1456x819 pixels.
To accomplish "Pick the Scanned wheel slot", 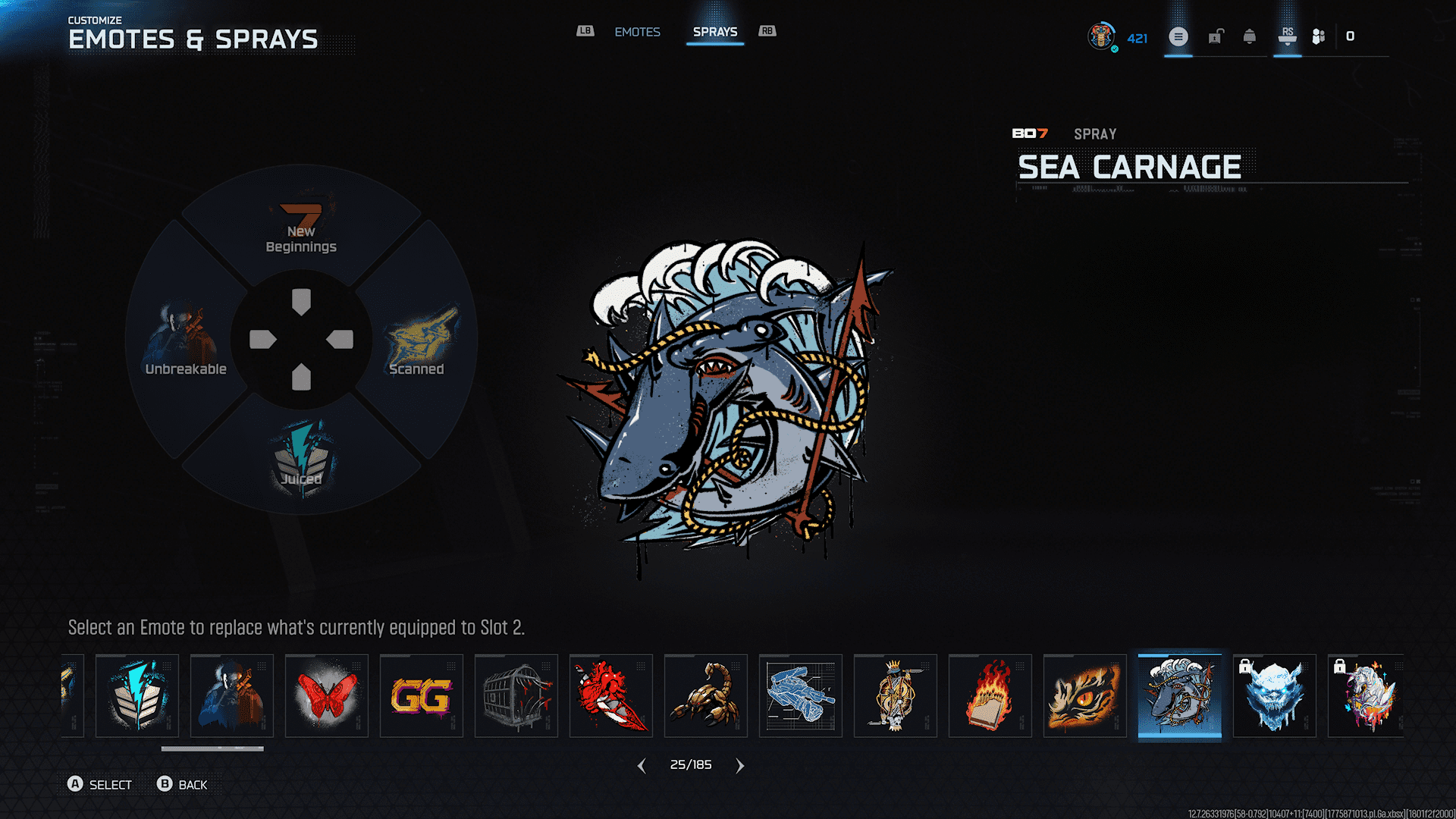I will [x=417, y=341].
